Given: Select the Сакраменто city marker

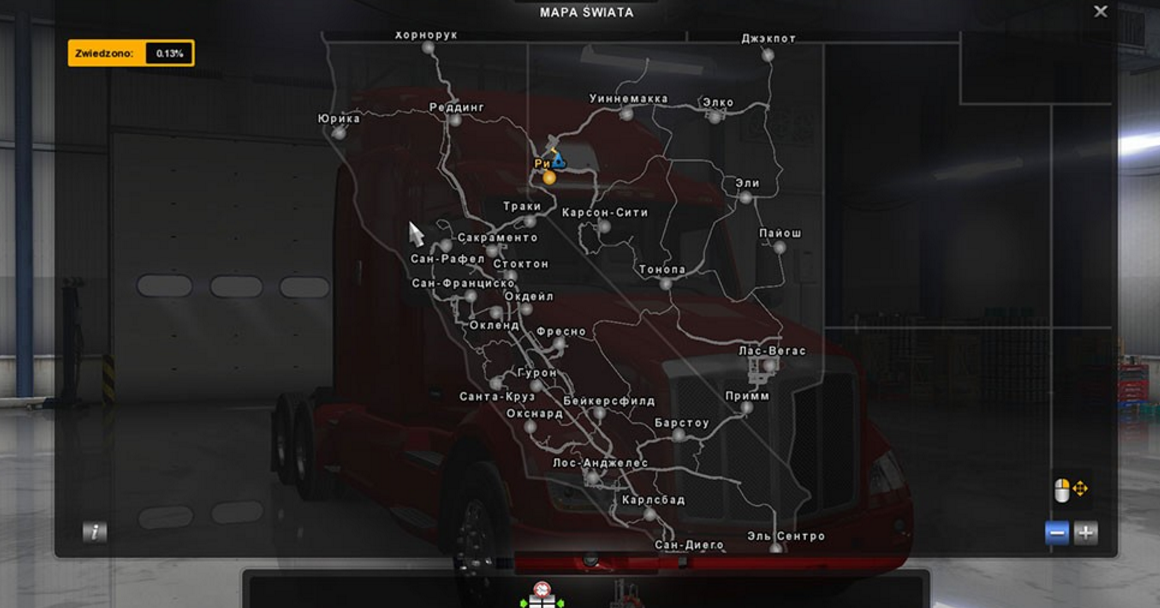Looking at the screenshot, I should [491, 251].
